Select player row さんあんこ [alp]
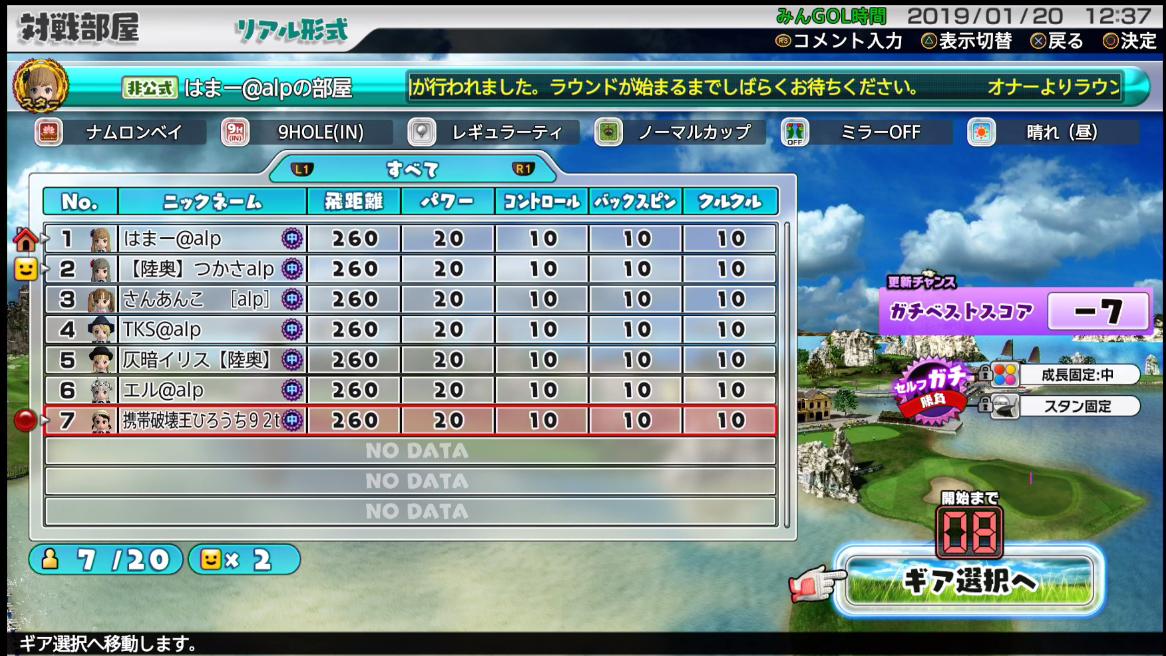1166x656 pixels. pyautogui.click(x=410, y=299)
